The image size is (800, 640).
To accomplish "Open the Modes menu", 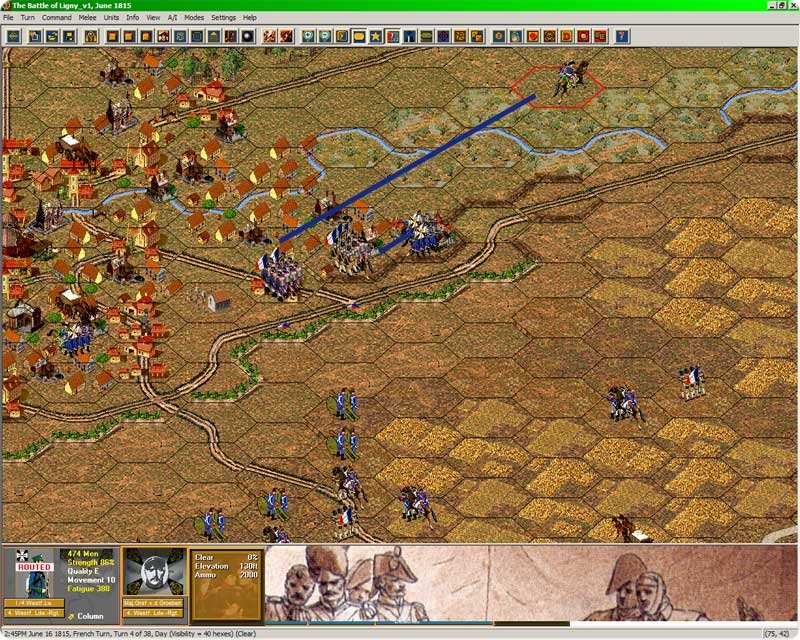I will tap(194, 17).
